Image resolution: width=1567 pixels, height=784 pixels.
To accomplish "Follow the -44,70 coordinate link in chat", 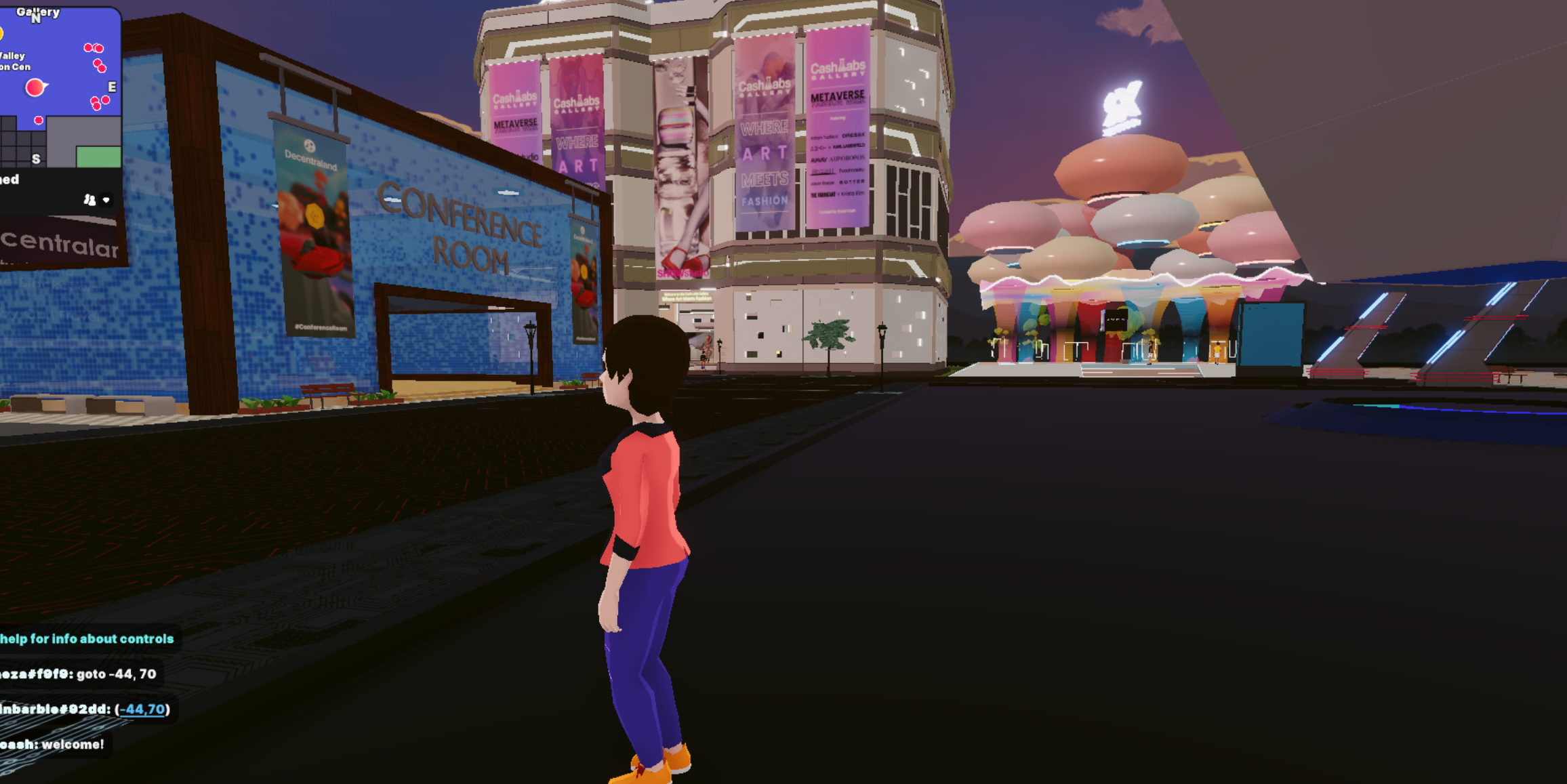I will [142, 709].
